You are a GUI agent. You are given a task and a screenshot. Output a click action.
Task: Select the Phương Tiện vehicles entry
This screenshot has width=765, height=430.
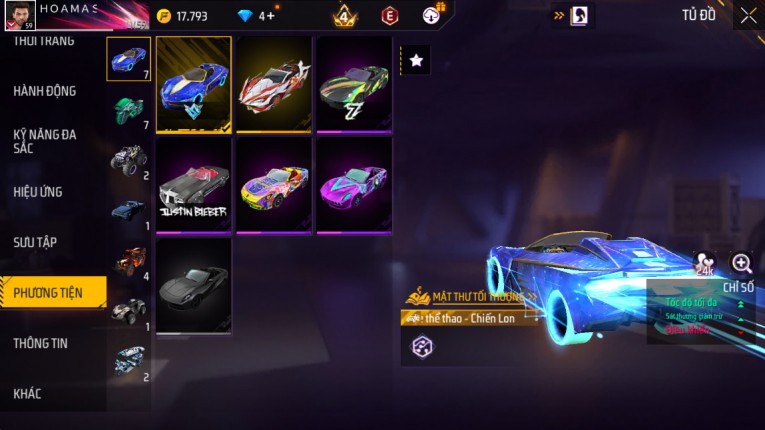(48, 293)
